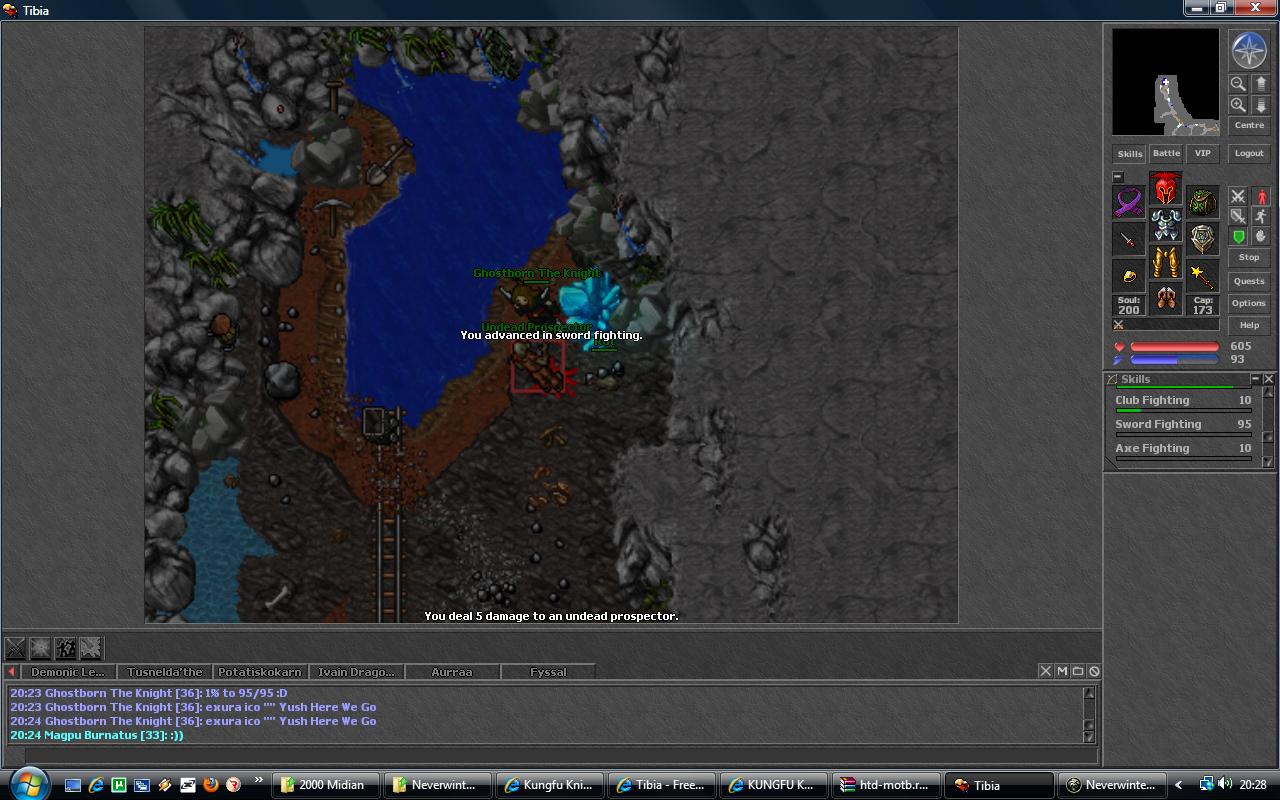Select the purple amulet scarf slot
This screenshot has width=1280, height=800.
pyautogui.click(x=1129, y=202)
